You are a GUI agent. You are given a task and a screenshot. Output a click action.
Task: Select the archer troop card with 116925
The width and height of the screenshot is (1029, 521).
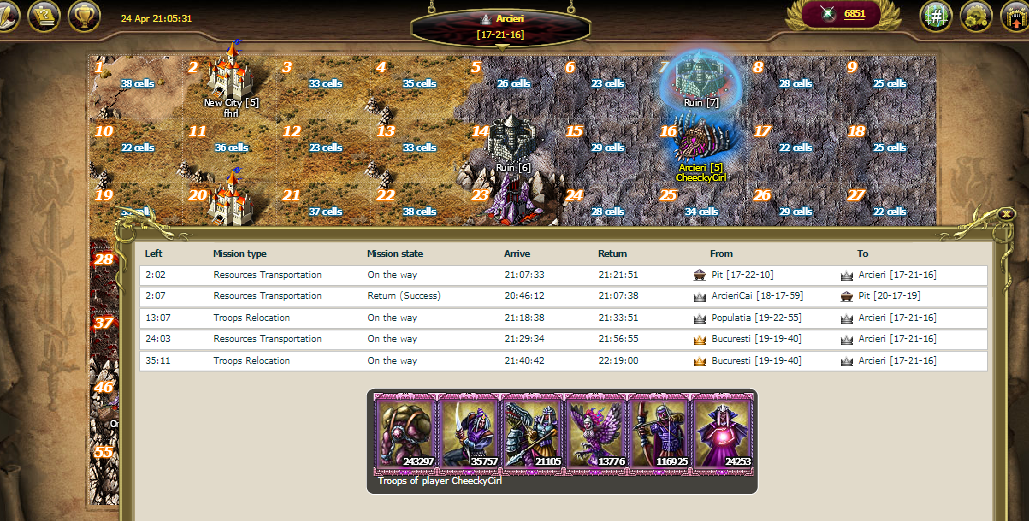(658, 432)
